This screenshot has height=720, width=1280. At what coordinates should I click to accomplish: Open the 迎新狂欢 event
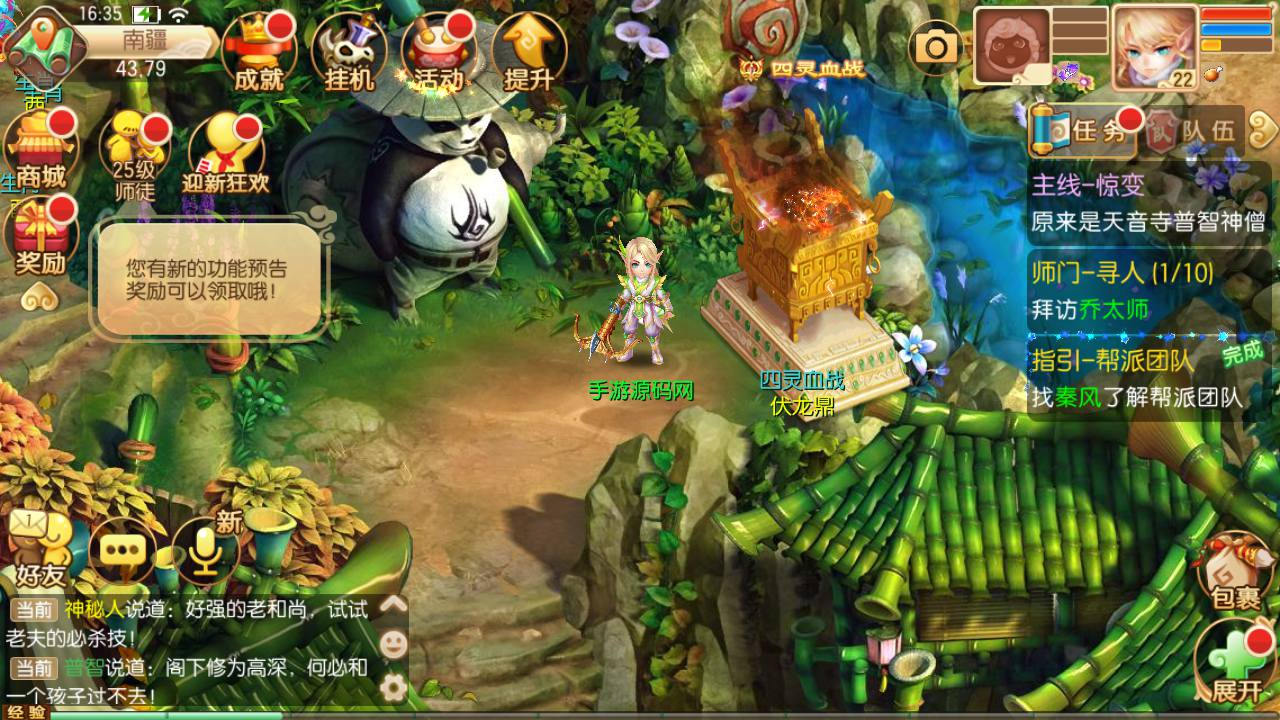point(225,152)
